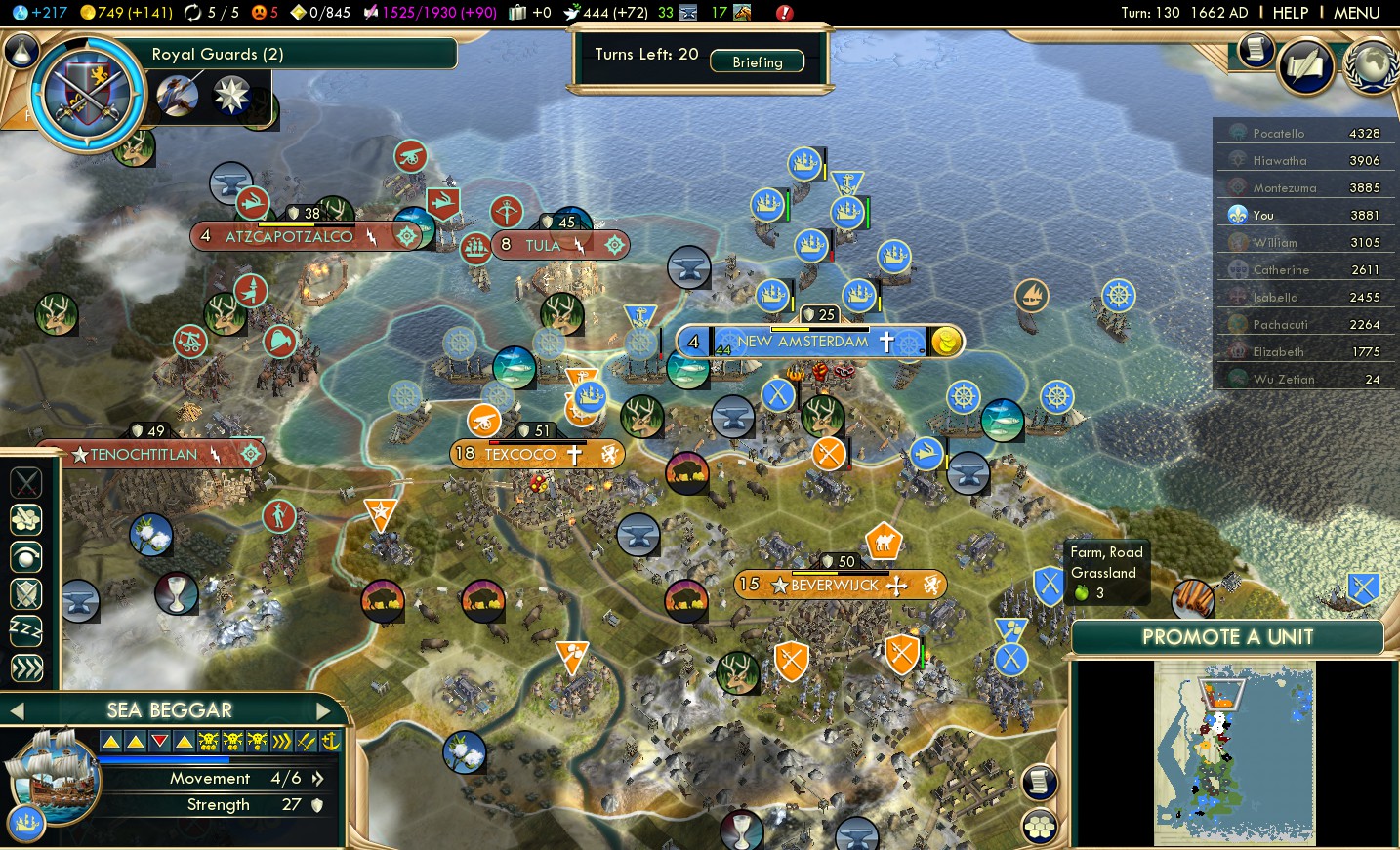Choose the triple-chevron unit action
The width and height of the screenshot is (1400, 850).
(26, 668)
